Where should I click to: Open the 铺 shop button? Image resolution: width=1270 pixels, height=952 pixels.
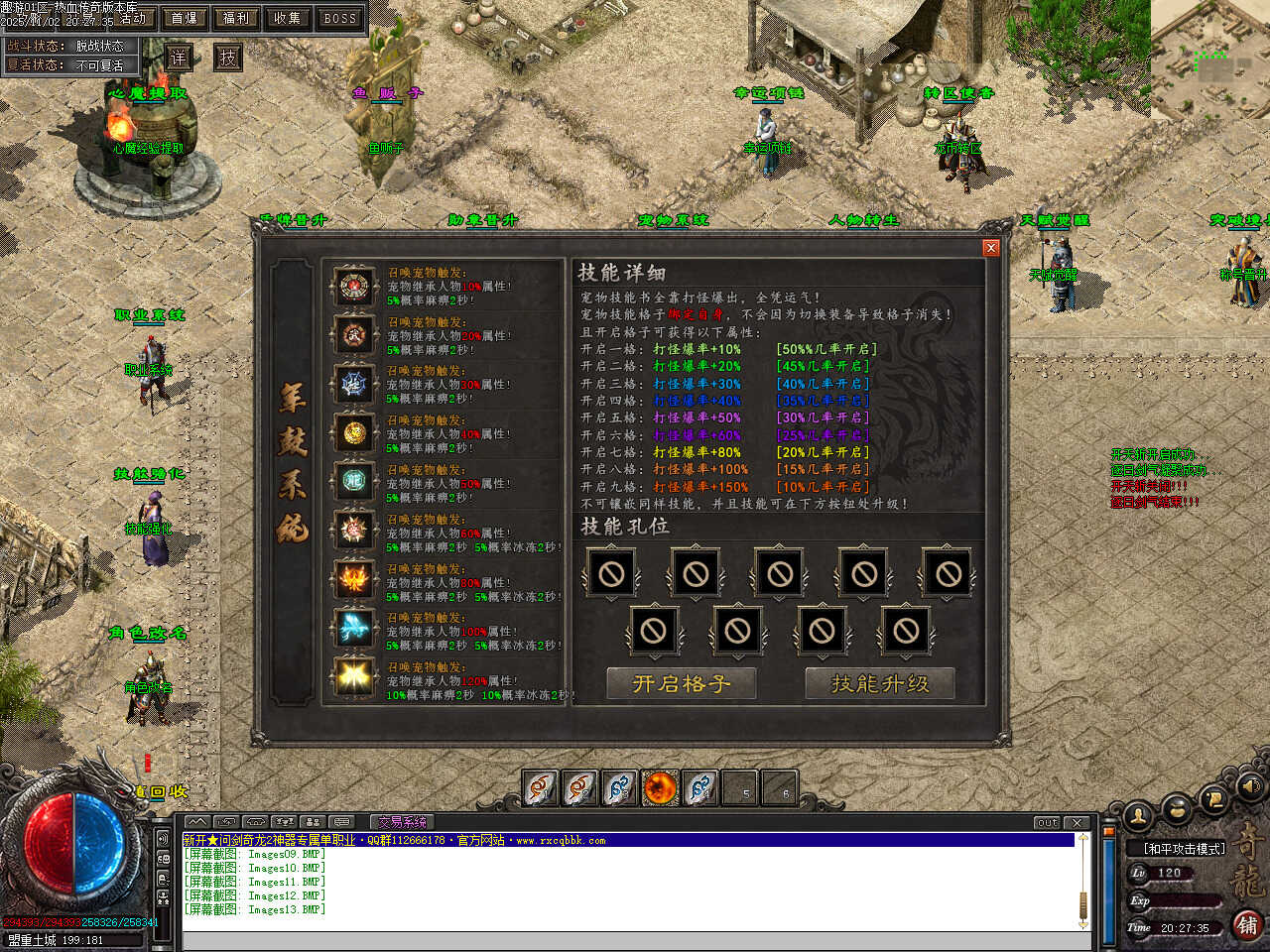1247,924
